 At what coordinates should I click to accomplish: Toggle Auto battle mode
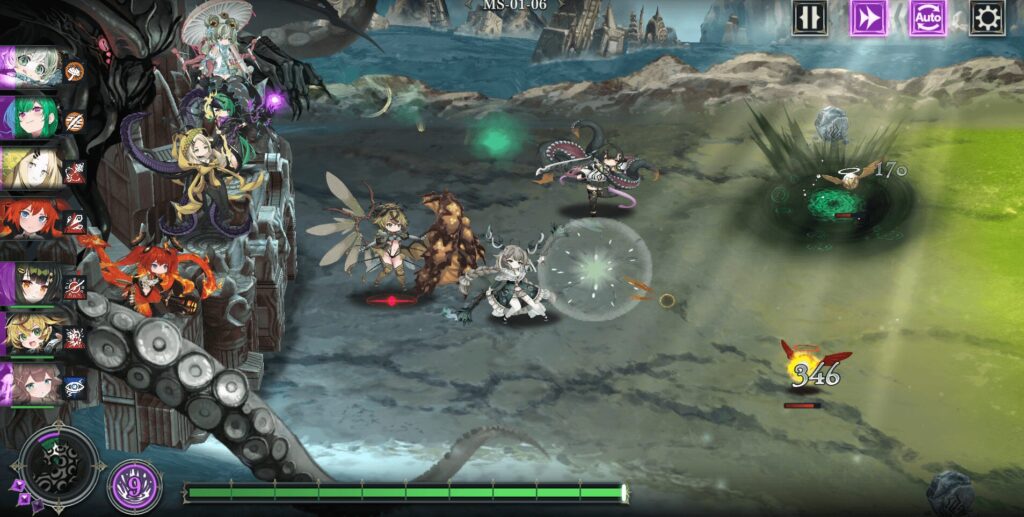928,18
